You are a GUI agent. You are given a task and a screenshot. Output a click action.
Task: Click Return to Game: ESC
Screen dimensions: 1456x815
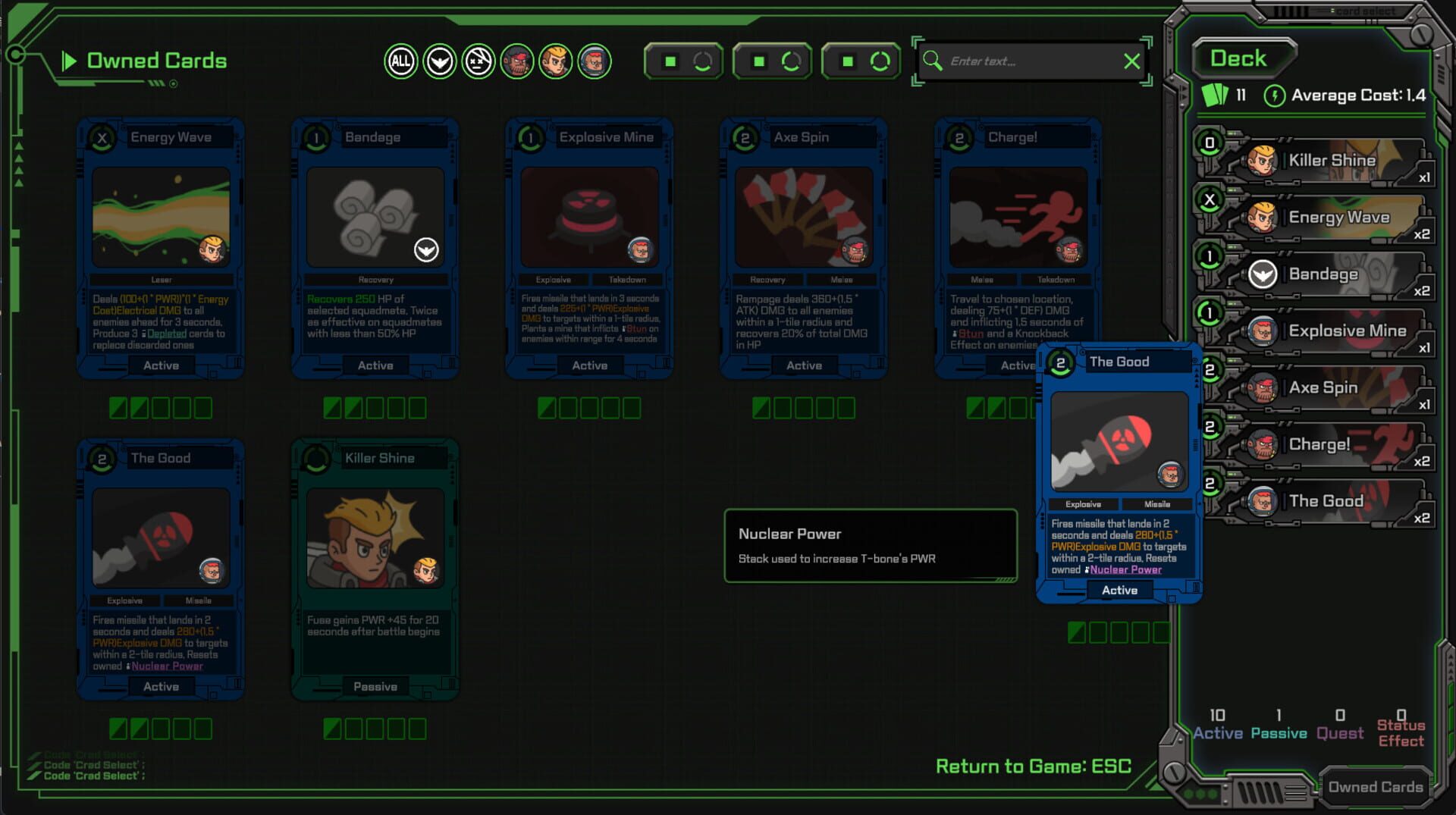1034,766
